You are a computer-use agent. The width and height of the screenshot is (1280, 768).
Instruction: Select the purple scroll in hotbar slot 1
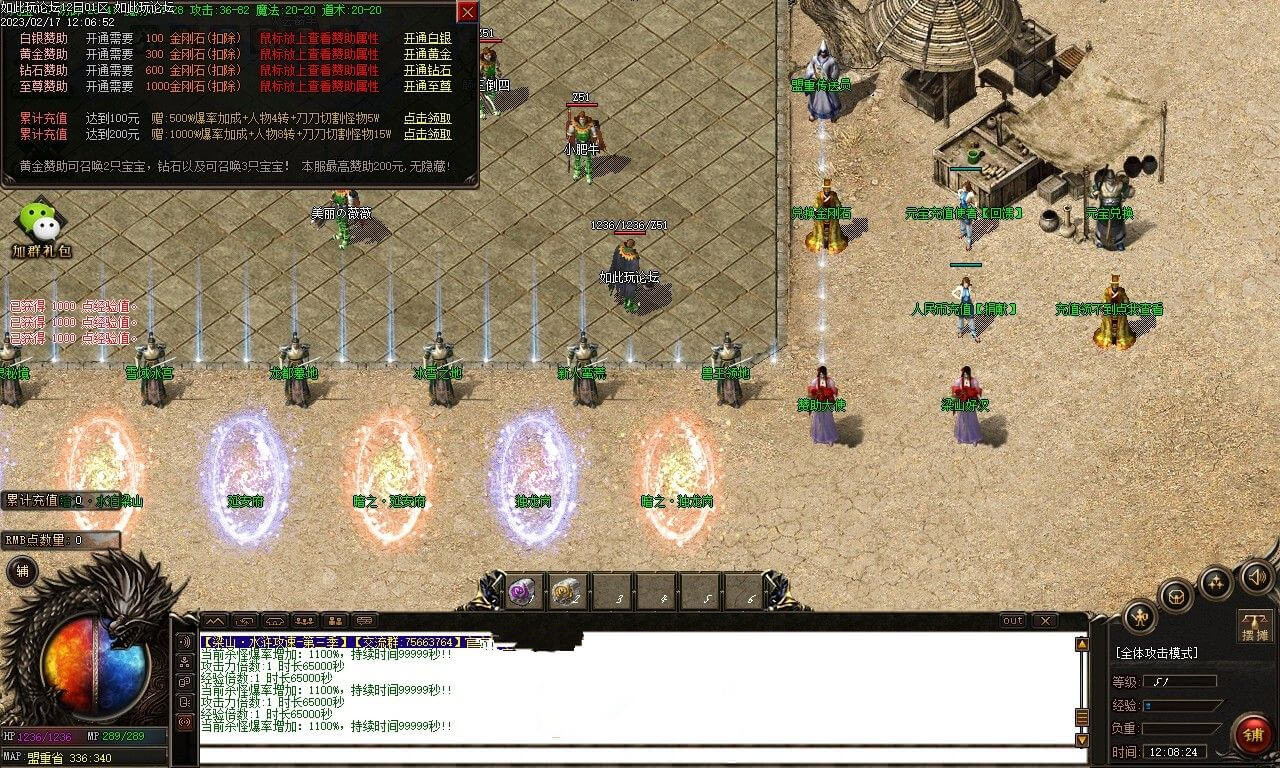(522, 592)
